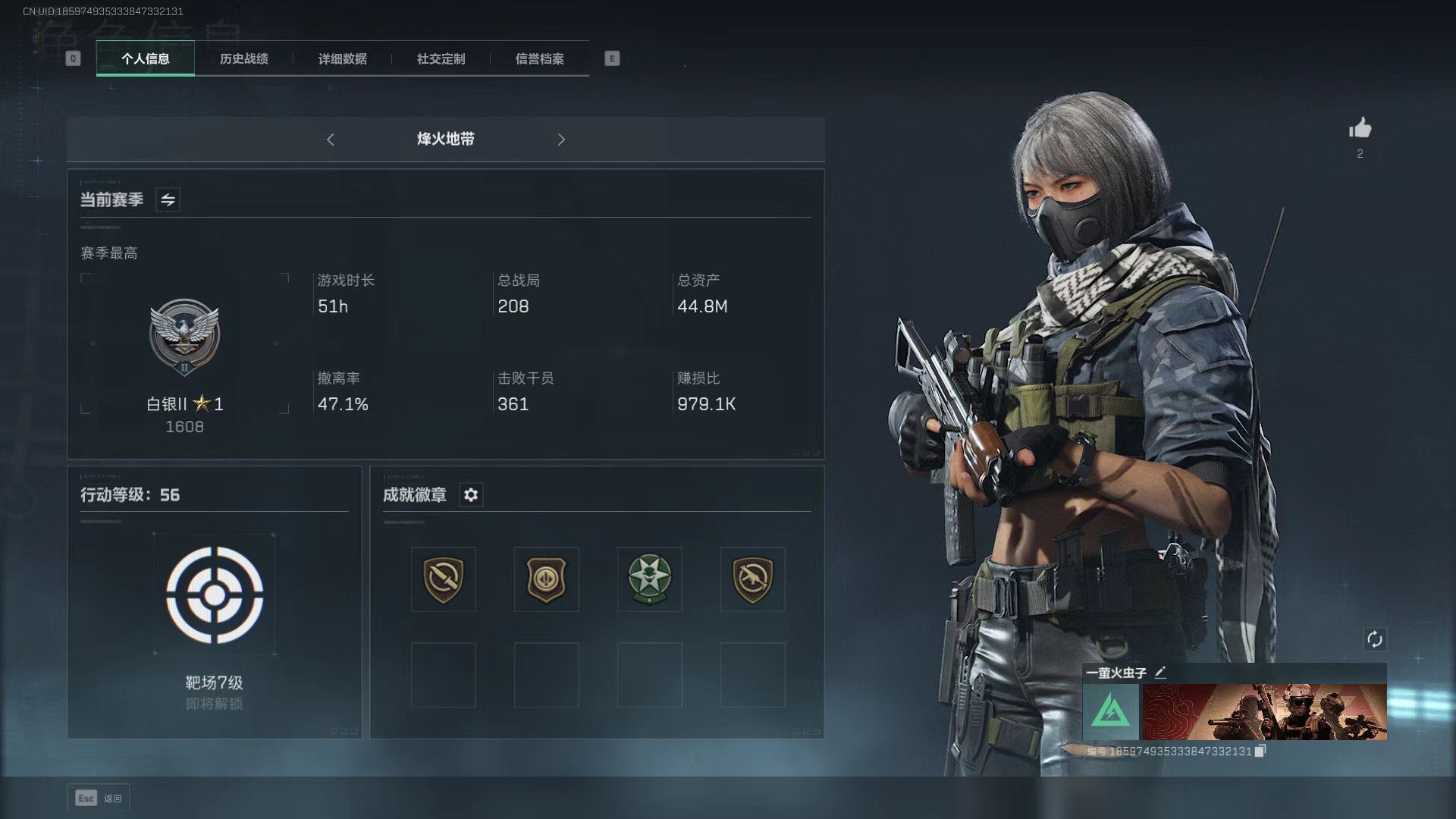Click the right arrow beside 烽火地带
This screenshot has height=819, width=1456.
click(x=561, y=140)
